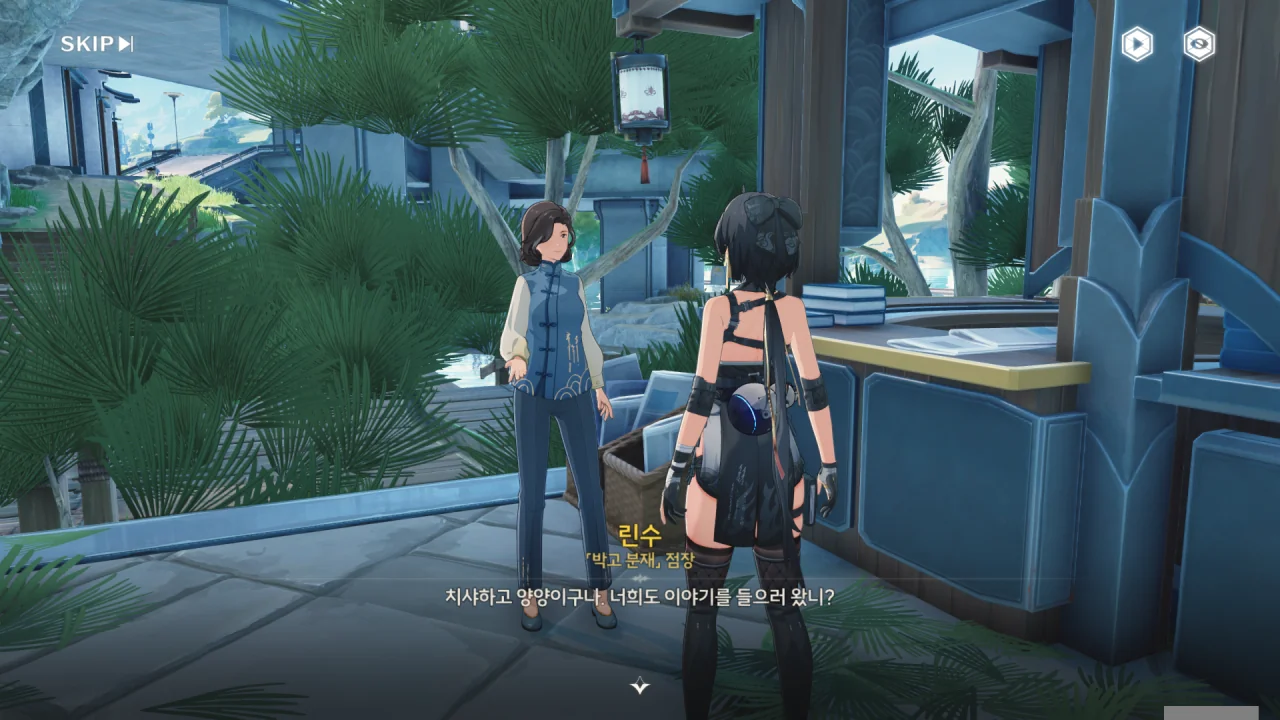Advance dialogue via the diamond continue arrow
The height and width of the screenshot is (720, 1280).
[x=640, y=685]
